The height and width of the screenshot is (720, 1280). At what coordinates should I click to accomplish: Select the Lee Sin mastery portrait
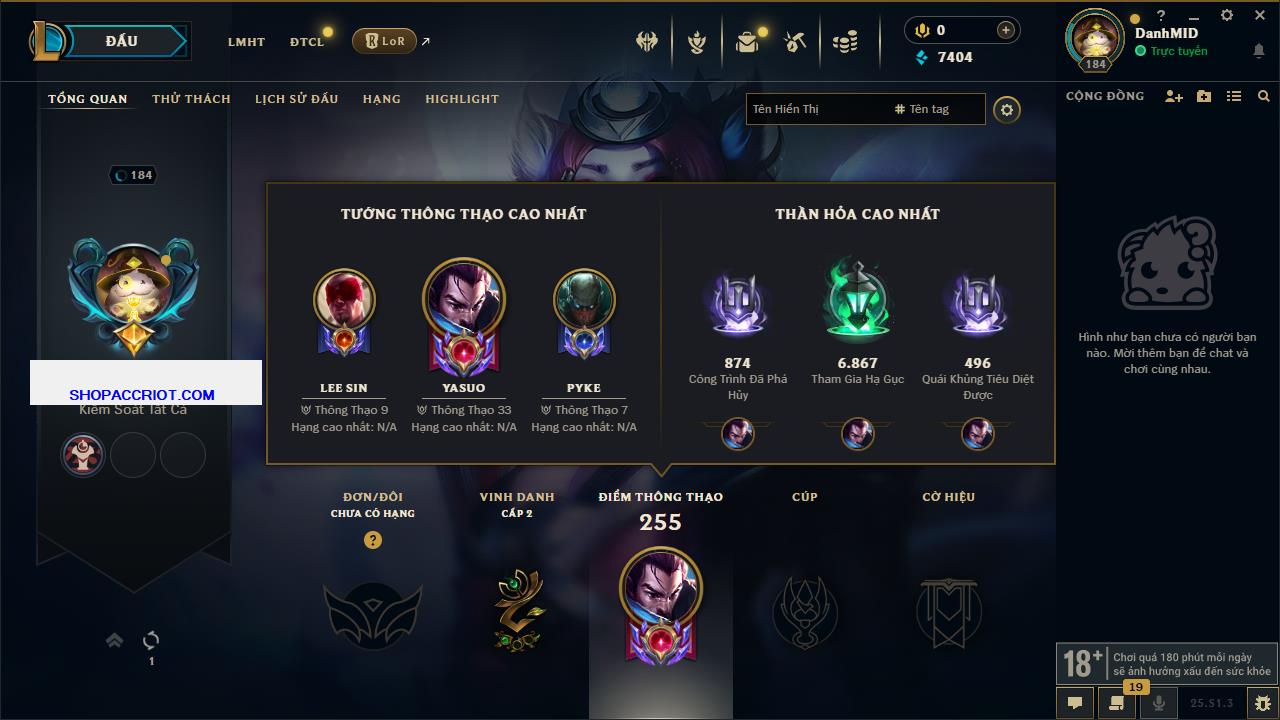344,300
